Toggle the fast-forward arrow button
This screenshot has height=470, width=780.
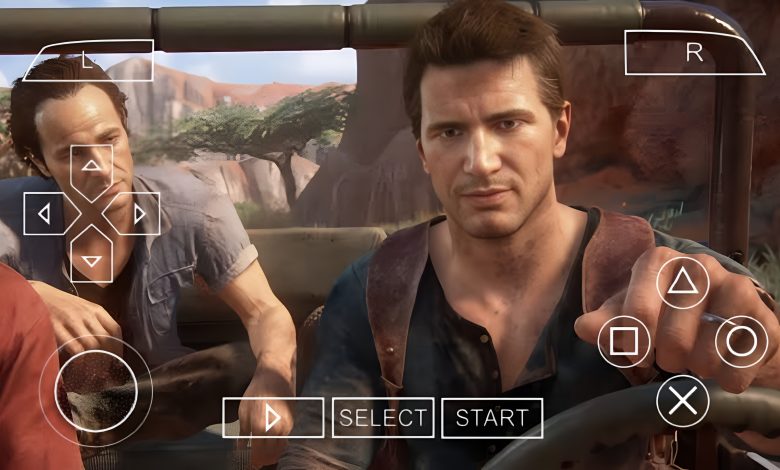click(273, 418)
